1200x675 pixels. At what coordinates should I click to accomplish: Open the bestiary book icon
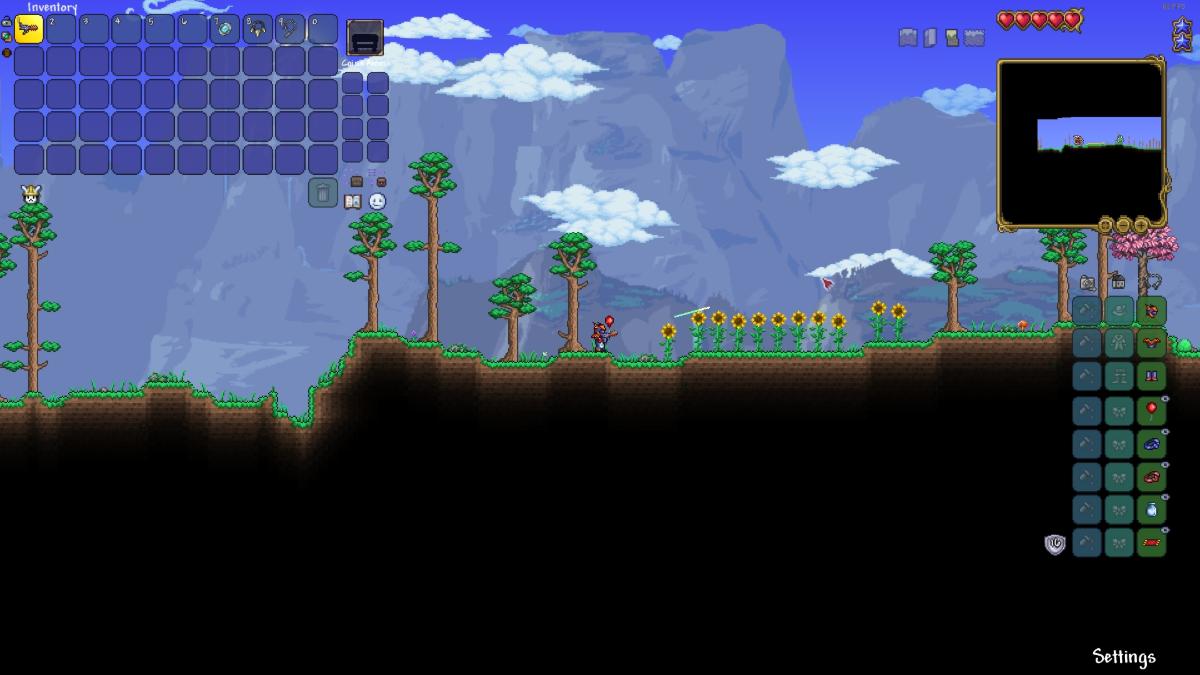click(352, 202)
